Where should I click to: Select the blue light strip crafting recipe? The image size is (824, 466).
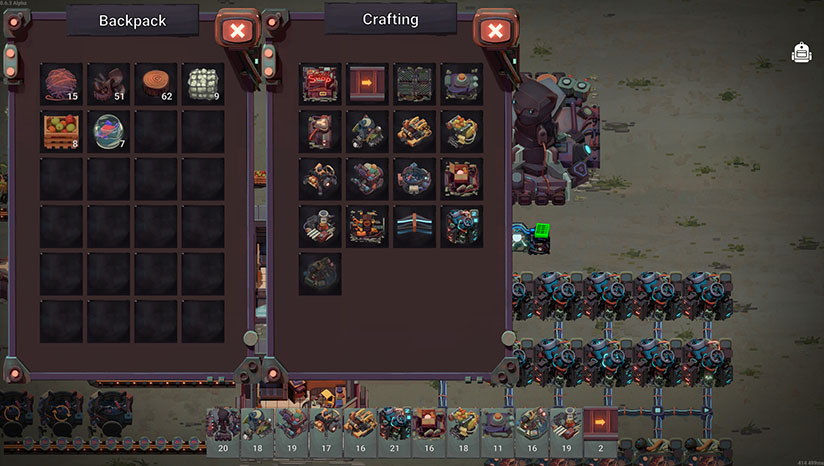[414, 226]
